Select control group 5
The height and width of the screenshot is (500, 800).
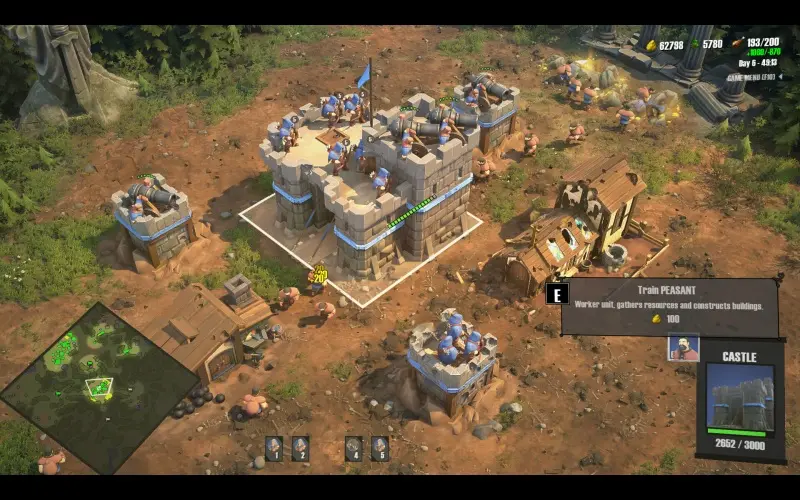(x=379, y=449)
